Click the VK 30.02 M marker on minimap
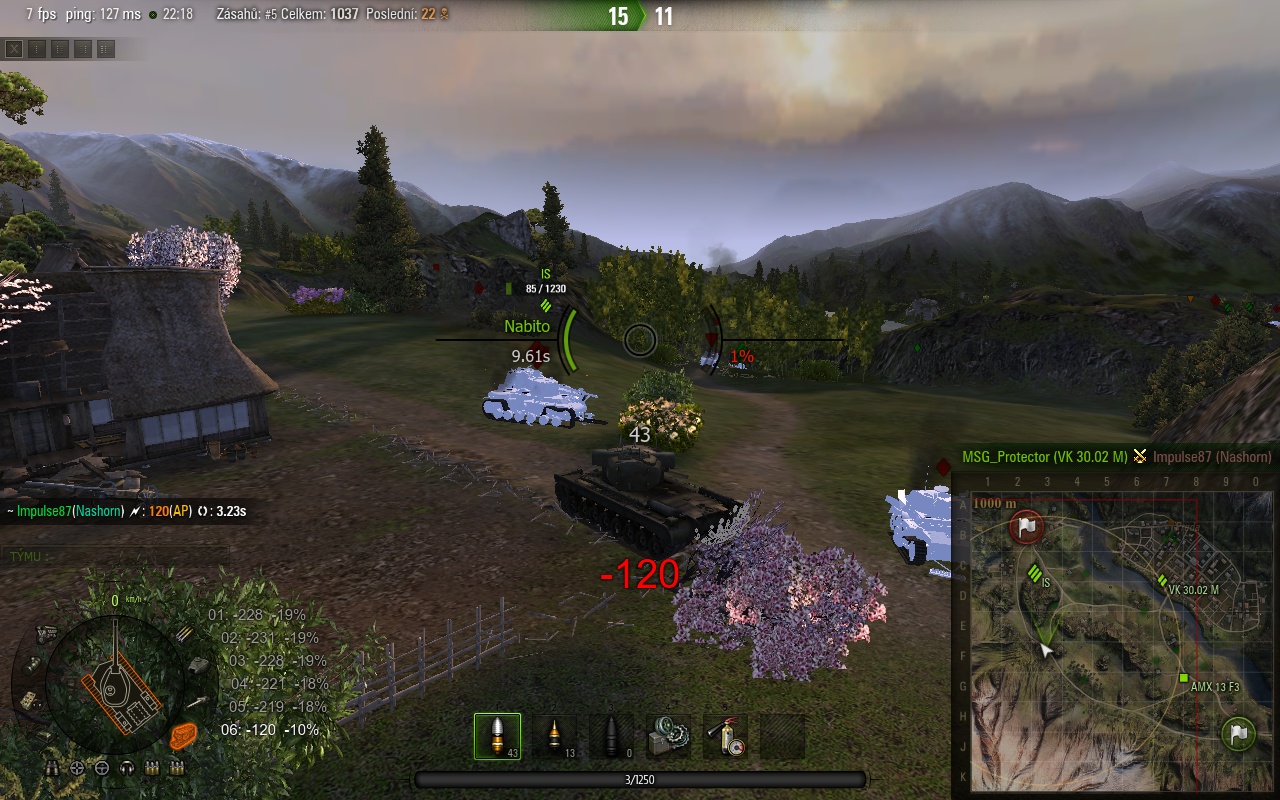Viewport: 1280px width, 800px height. [x=1162, y=580]
